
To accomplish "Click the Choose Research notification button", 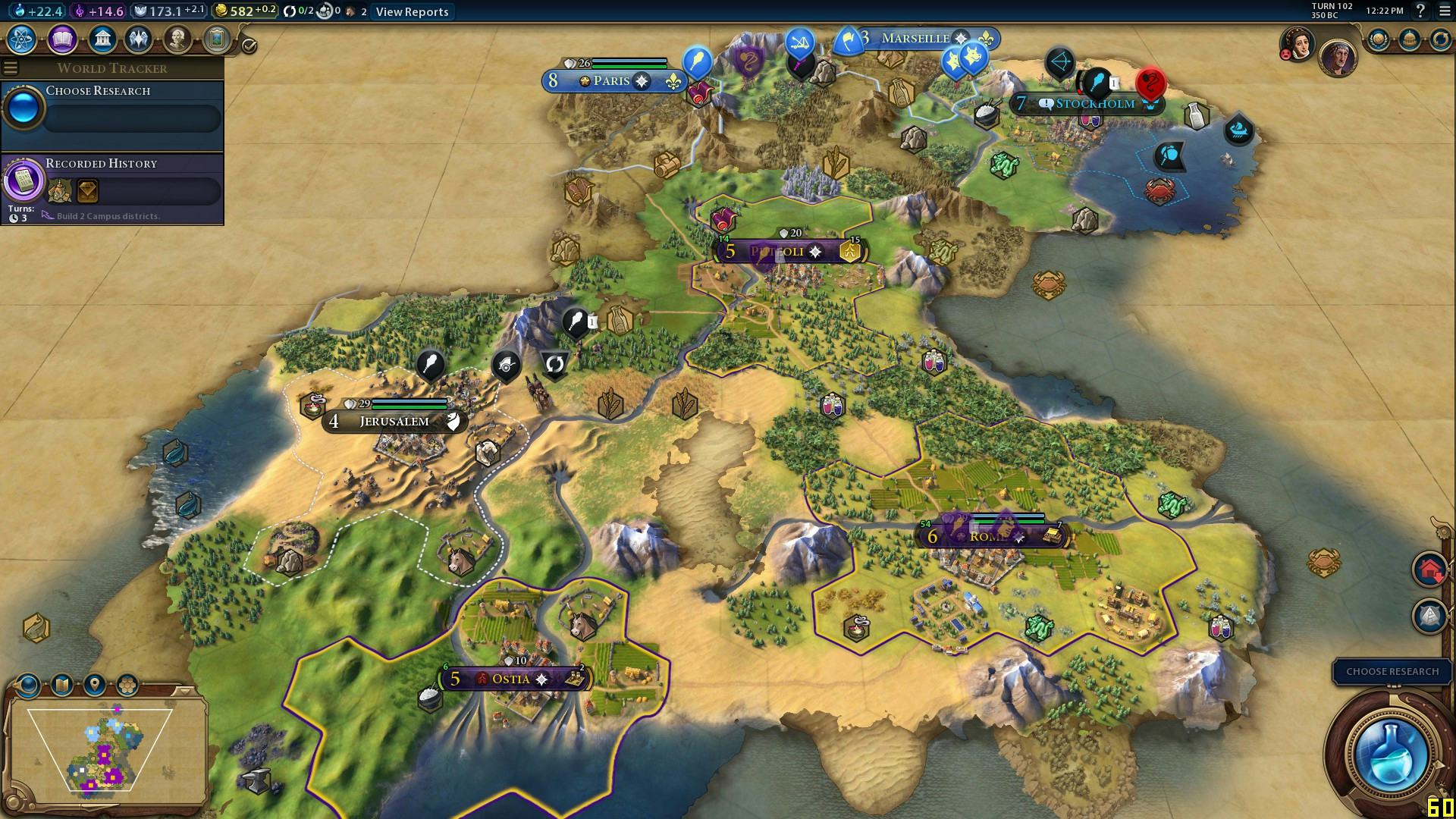I will click(x=1392, y=671).
